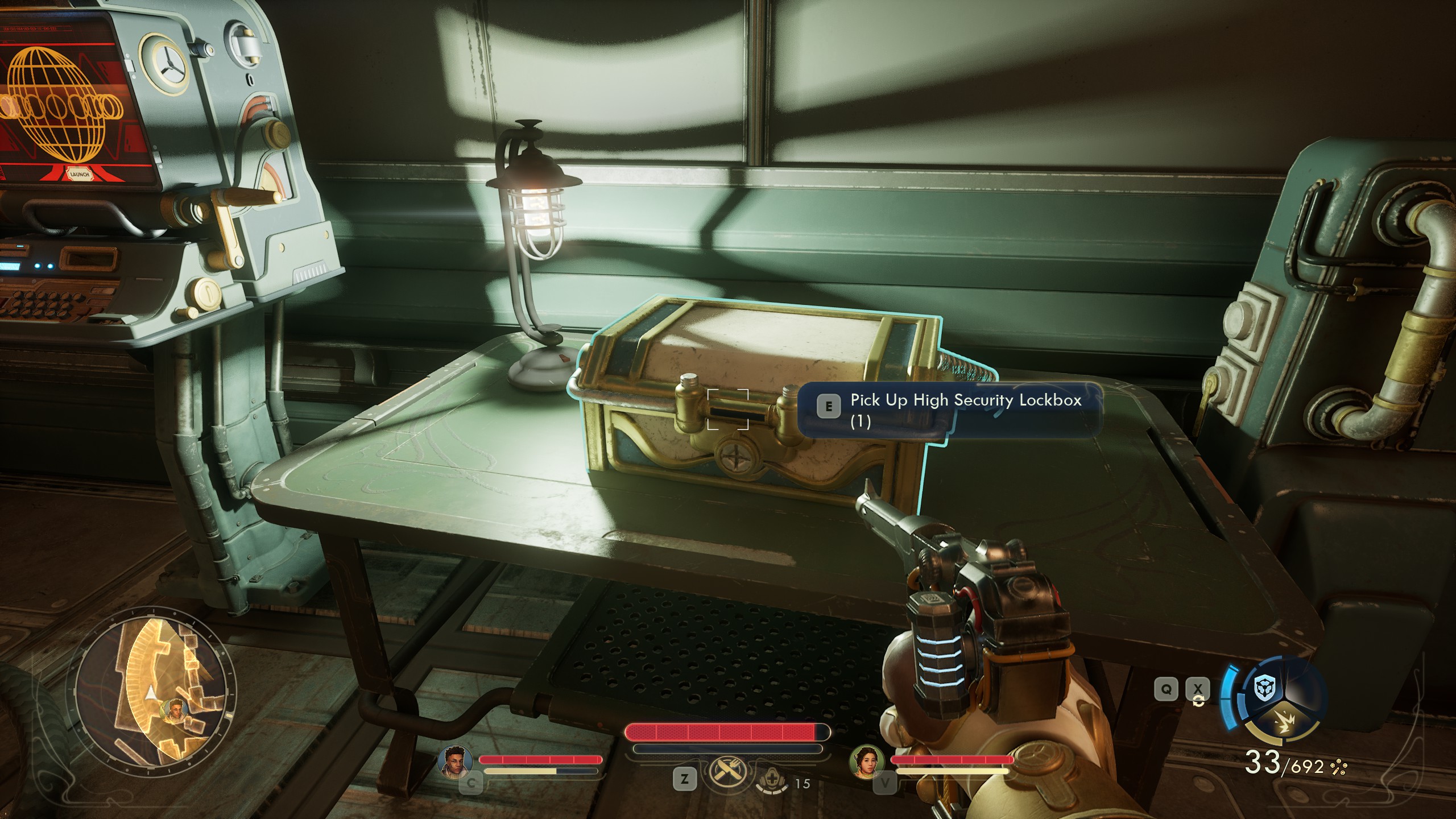The height and width of the screenshot is (819, 1456).
Task: Toggle the X weapon key prompt
Action: point(1198,688)
